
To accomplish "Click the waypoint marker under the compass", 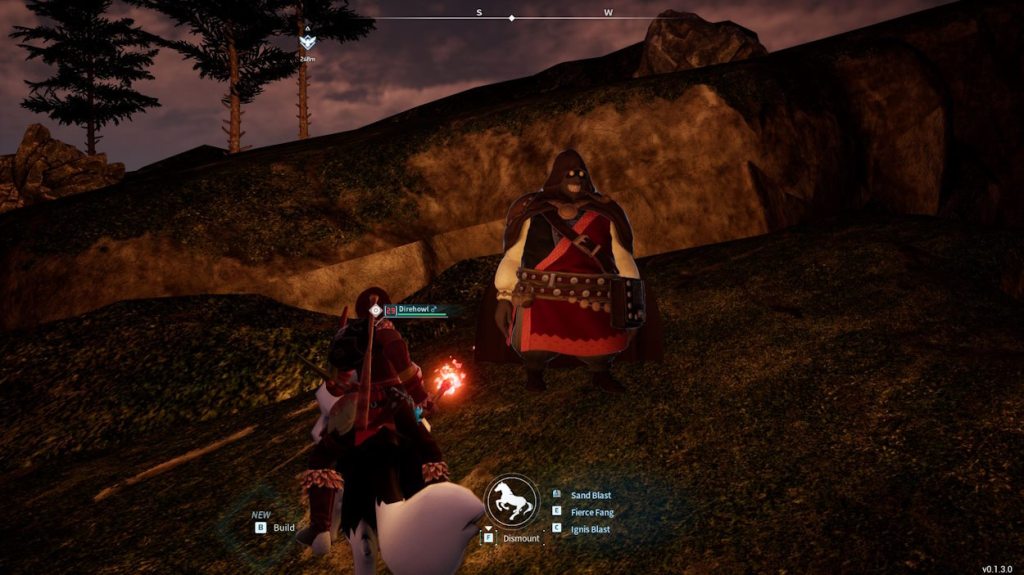I will coord(307,42).
